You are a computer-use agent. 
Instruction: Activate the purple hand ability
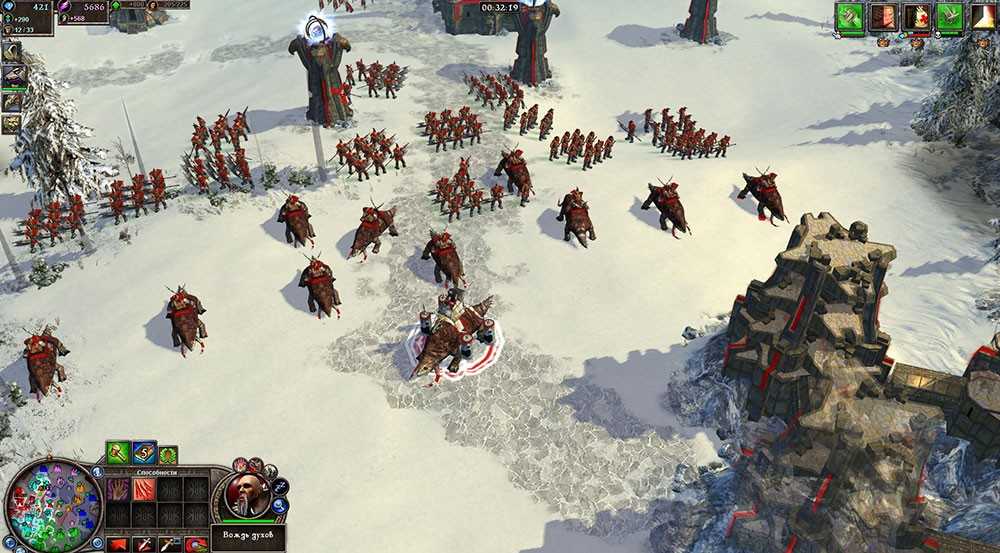119,489
